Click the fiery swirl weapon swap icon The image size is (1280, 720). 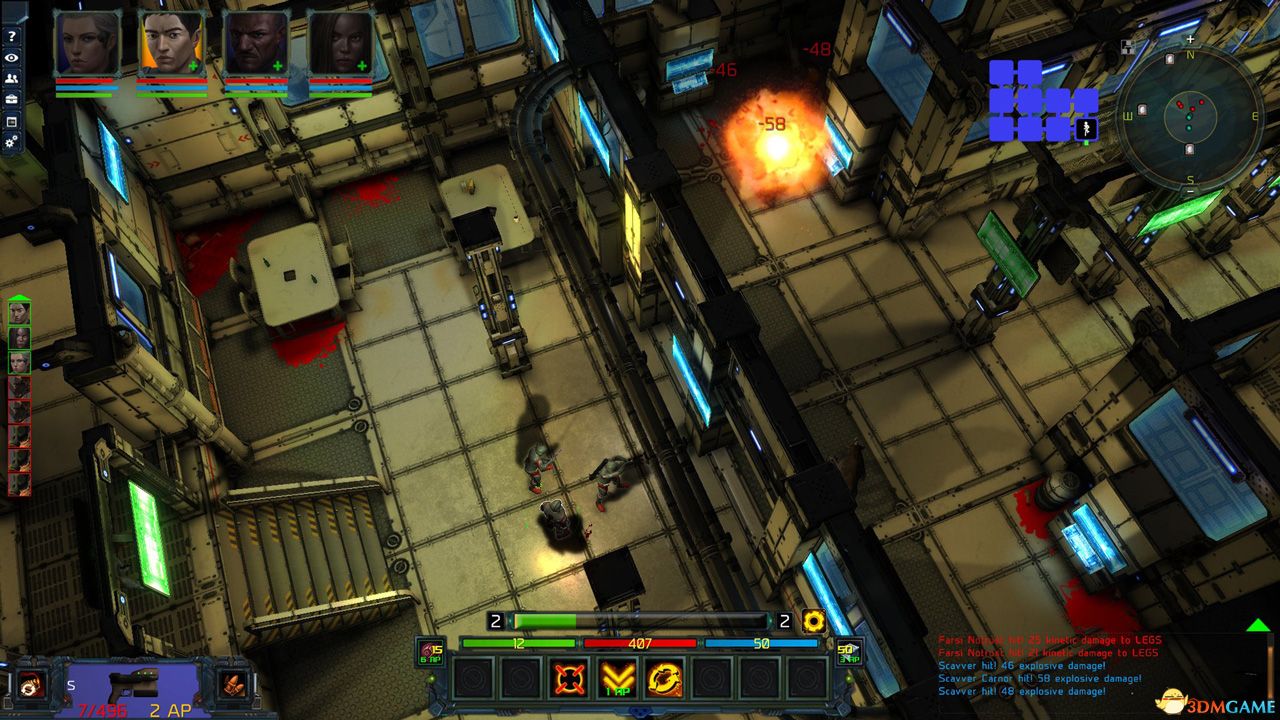pos(29,684)
